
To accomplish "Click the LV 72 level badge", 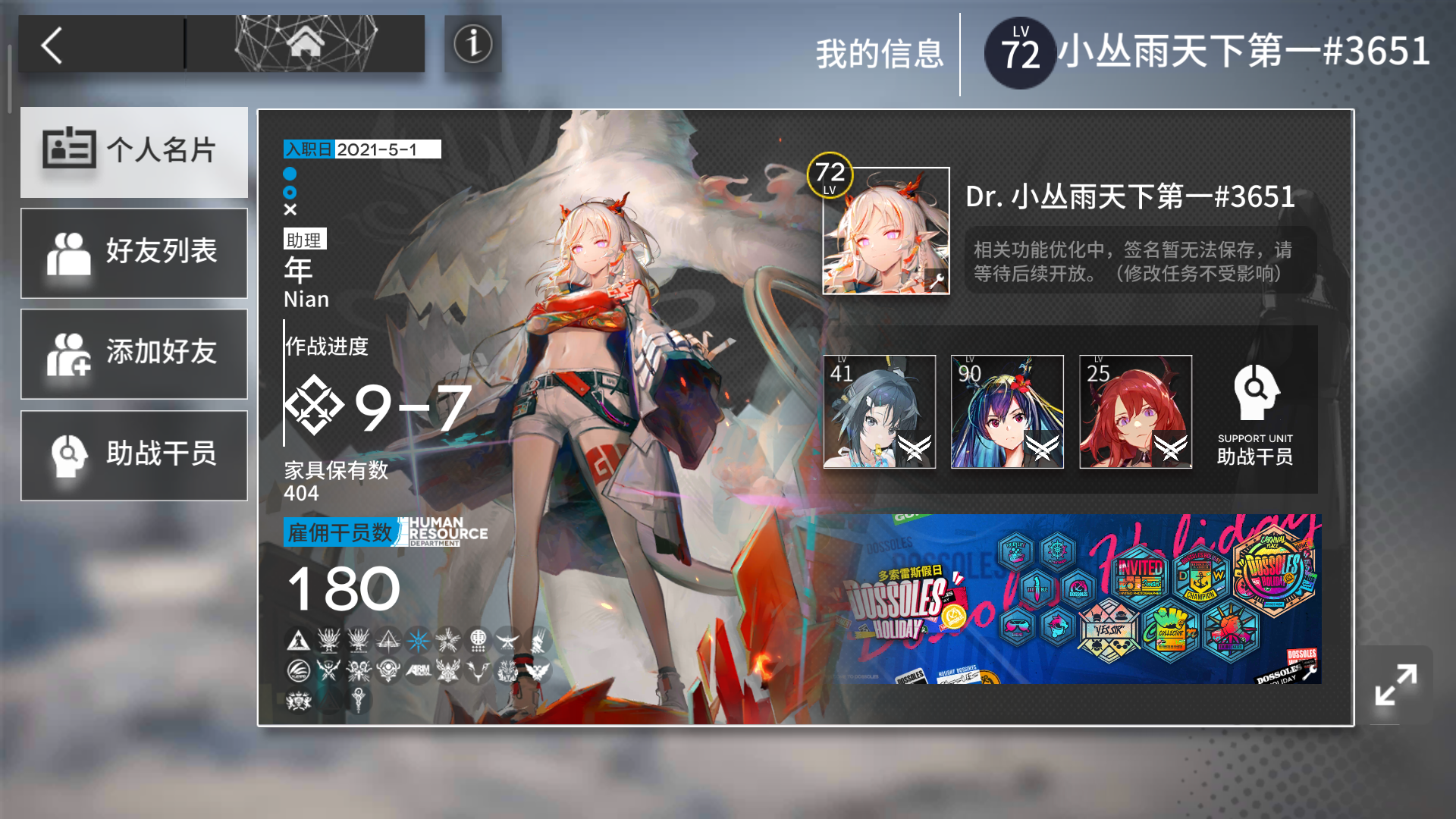I will pos(1020,49).
